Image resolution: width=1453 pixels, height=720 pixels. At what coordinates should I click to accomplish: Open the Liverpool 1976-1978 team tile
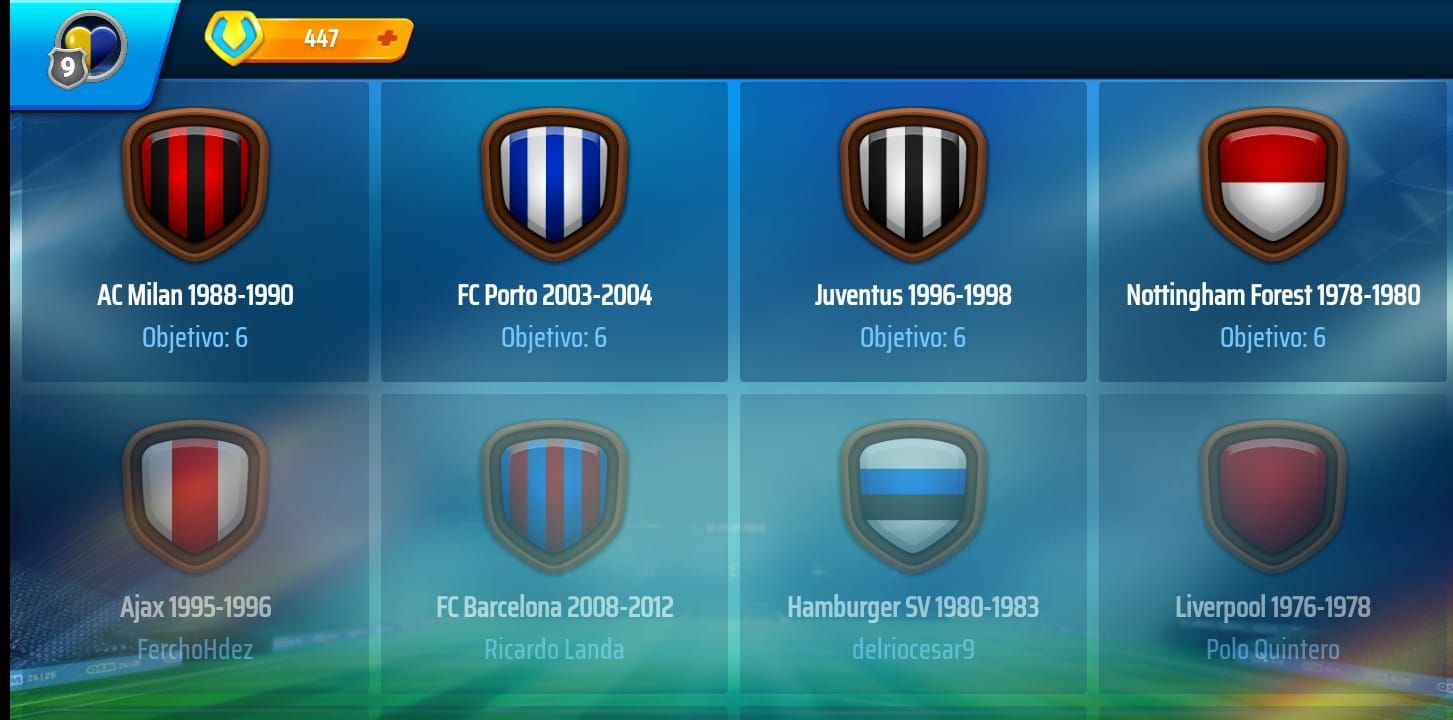(1272, 543)
